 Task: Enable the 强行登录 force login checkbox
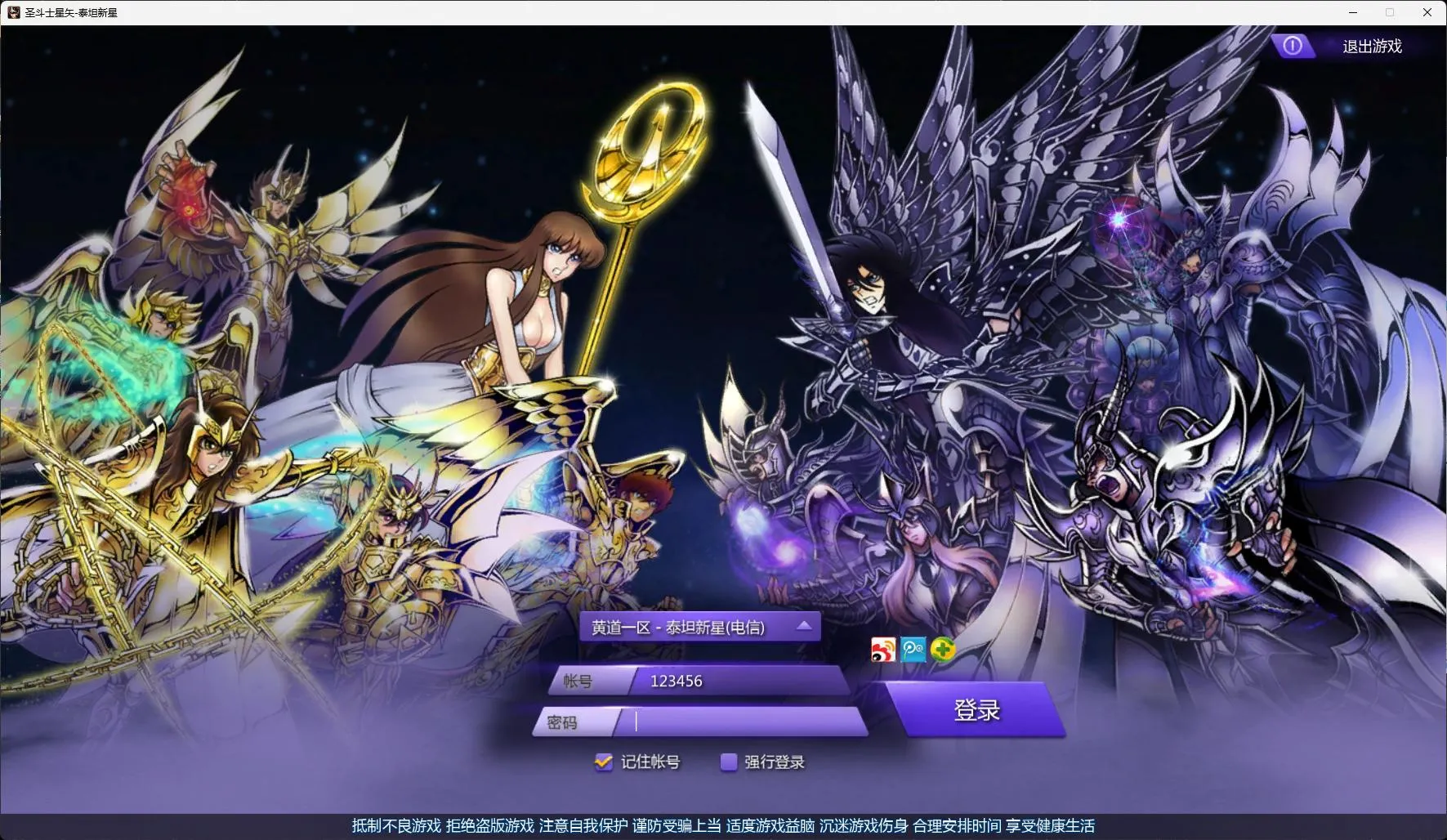point(728,762)
